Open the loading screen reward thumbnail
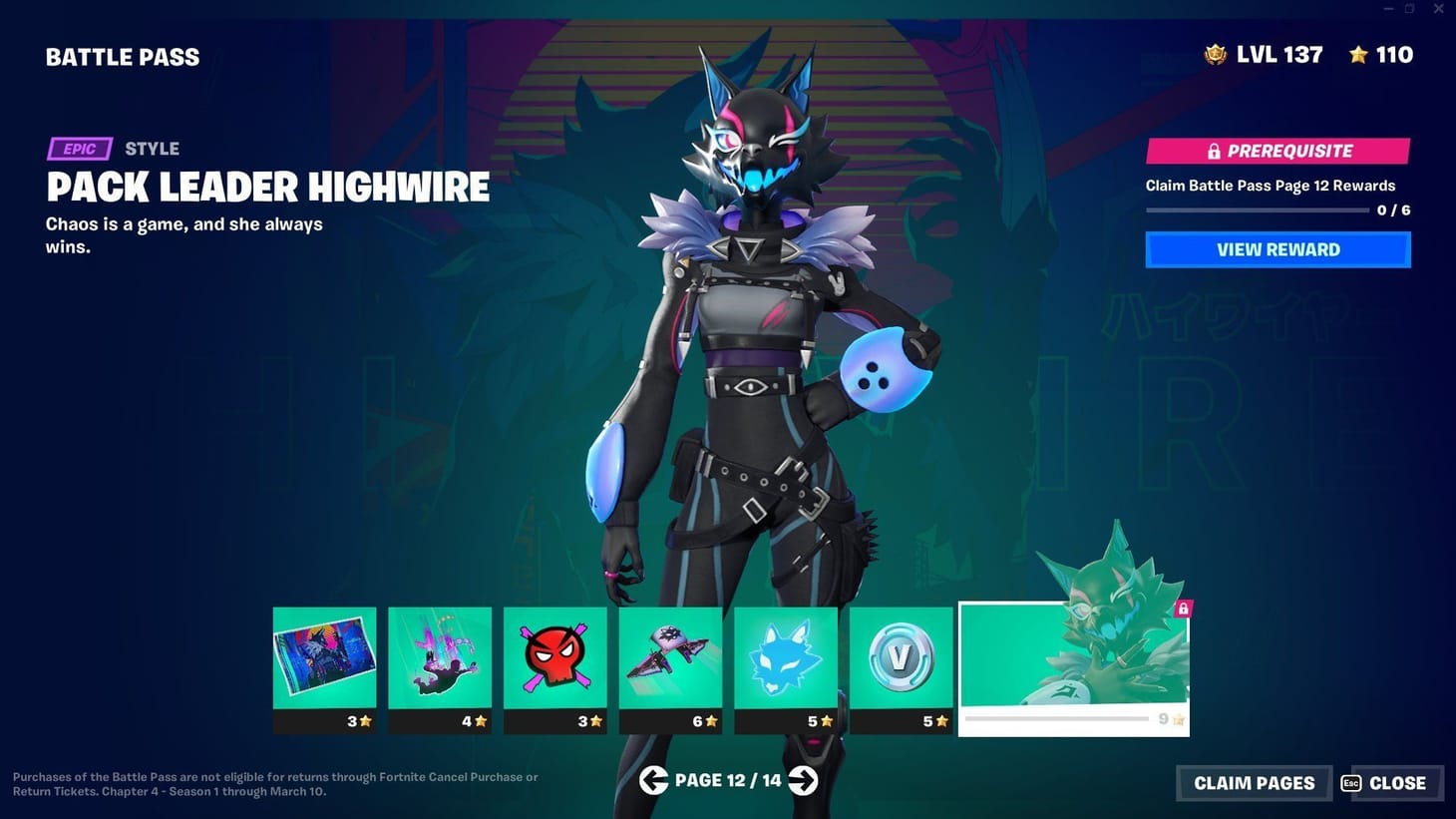 tap(324, 654)
